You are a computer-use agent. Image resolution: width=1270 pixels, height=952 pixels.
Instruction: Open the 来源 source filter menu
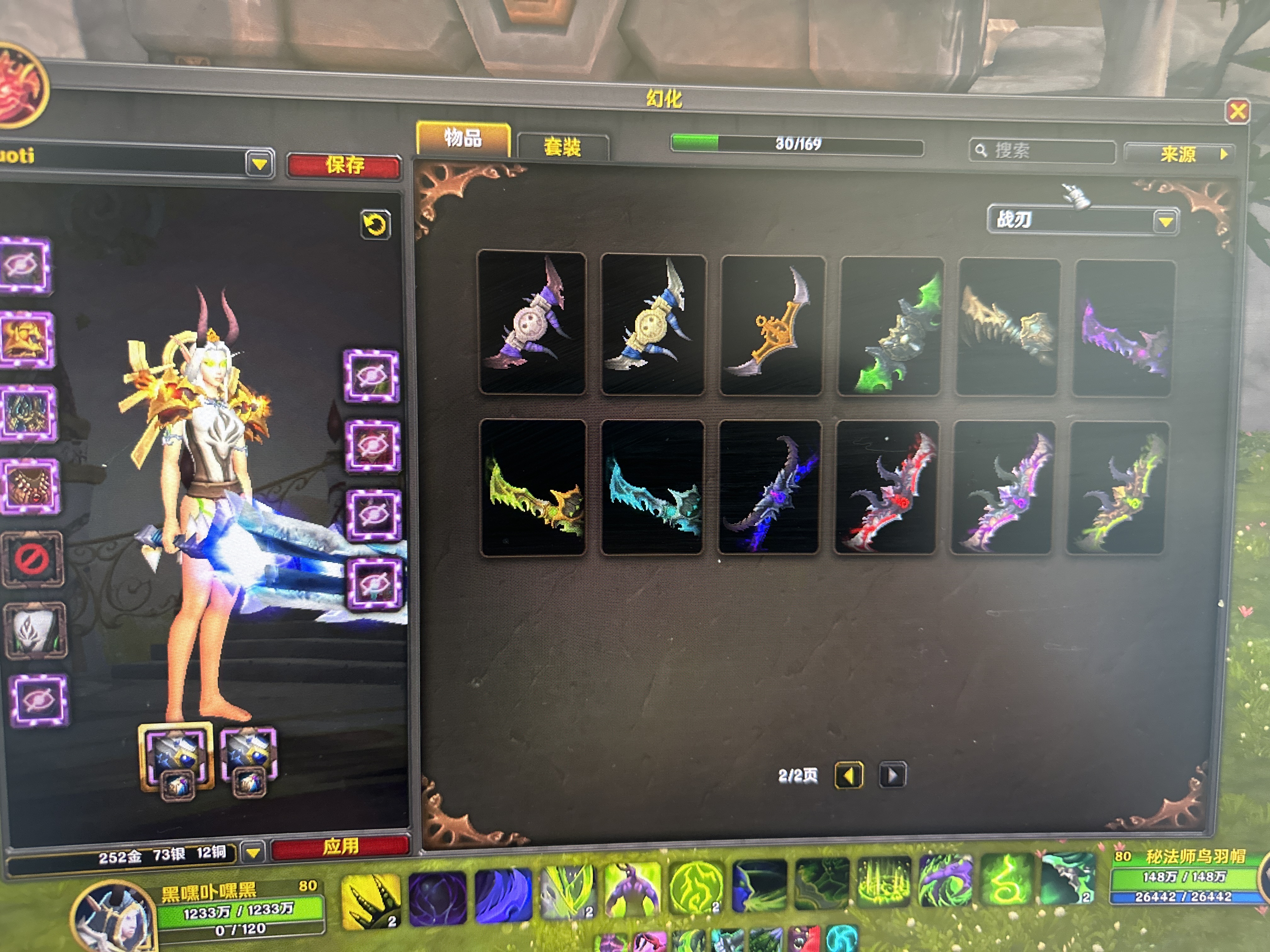click(1181, 154)
